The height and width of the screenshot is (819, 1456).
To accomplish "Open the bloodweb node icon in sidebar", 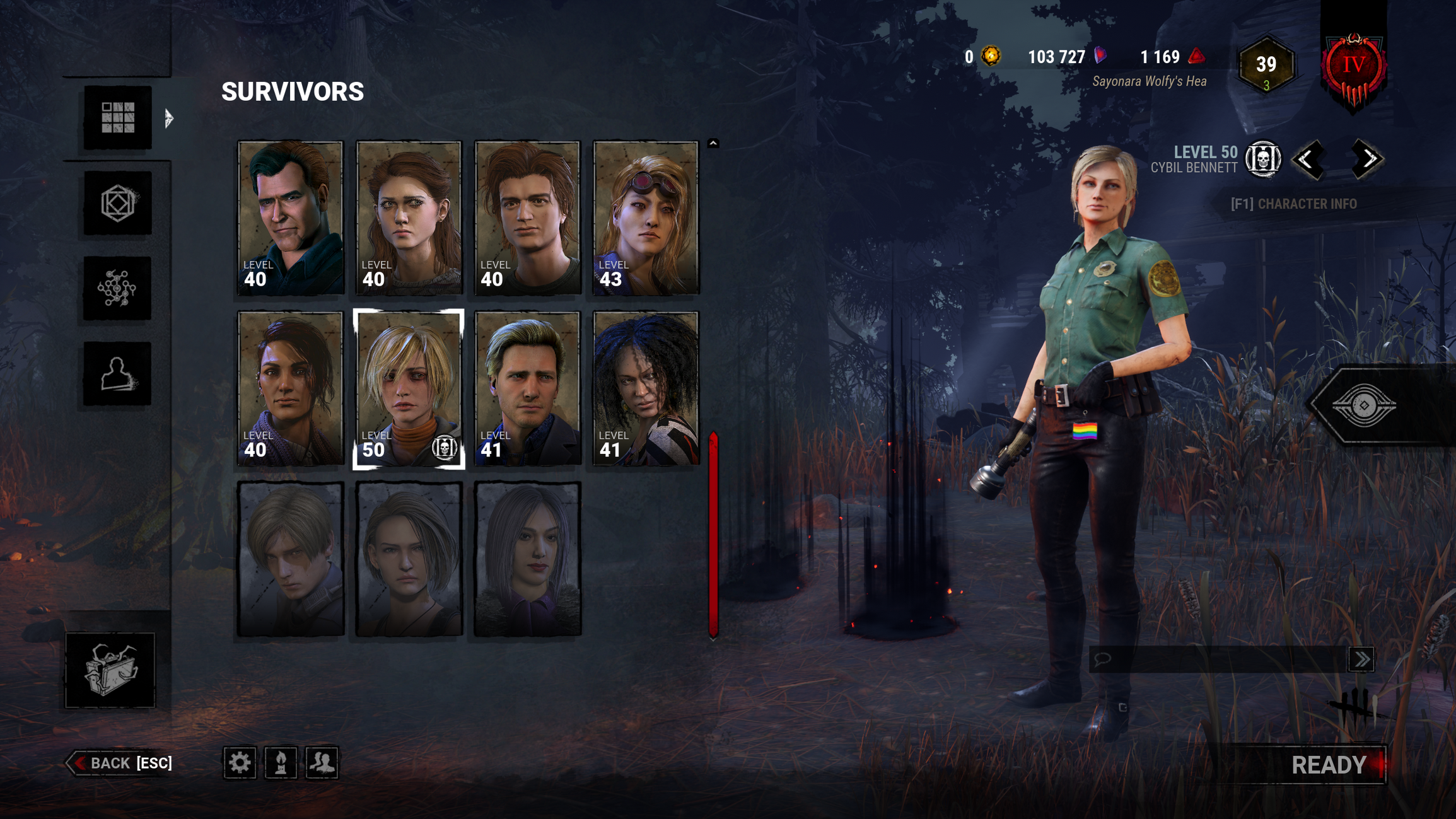I will click(117, 289).
